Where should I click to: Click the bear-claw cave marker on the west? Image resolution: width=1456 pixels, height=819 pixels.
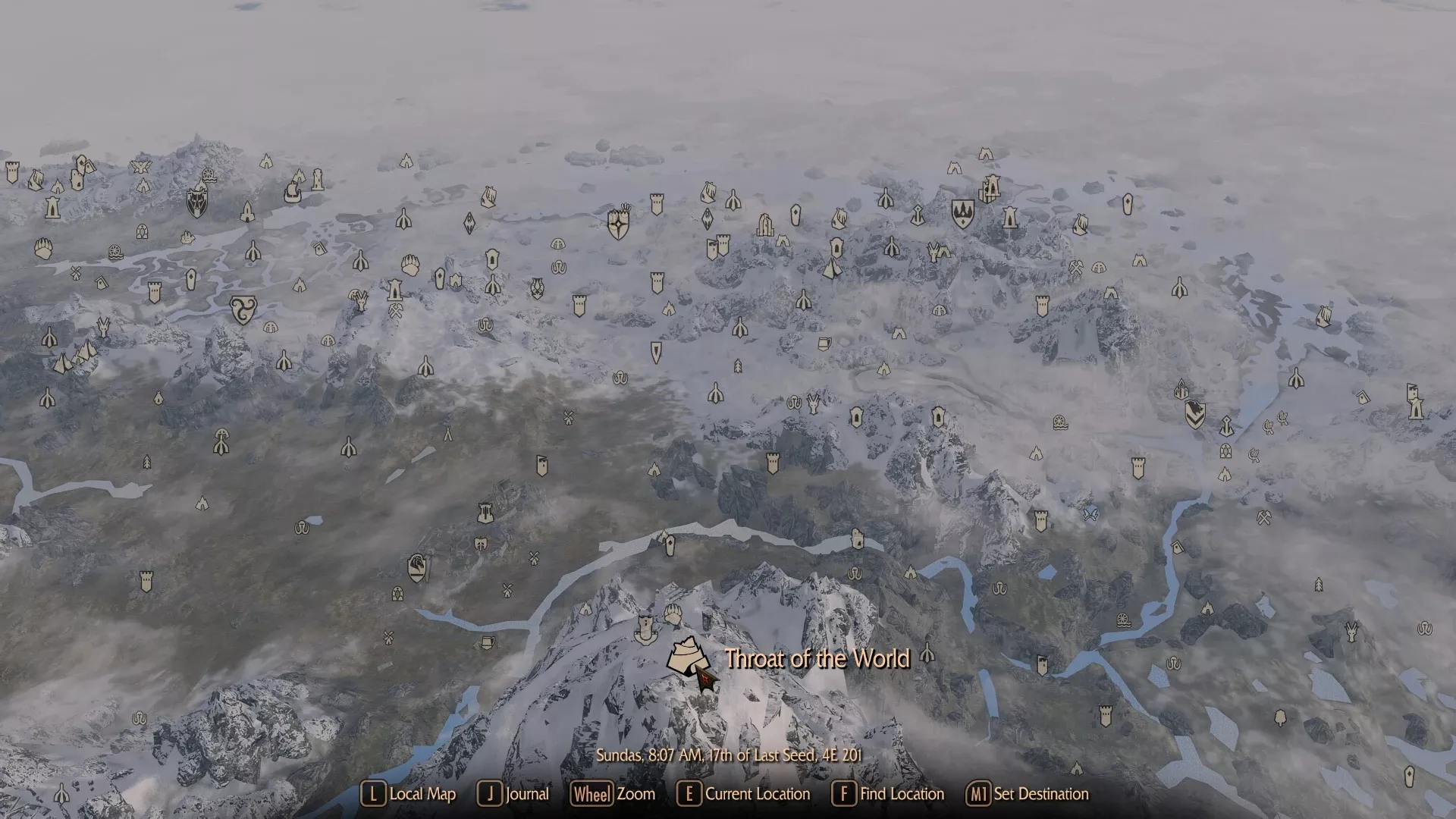click(x=43, y=248)
